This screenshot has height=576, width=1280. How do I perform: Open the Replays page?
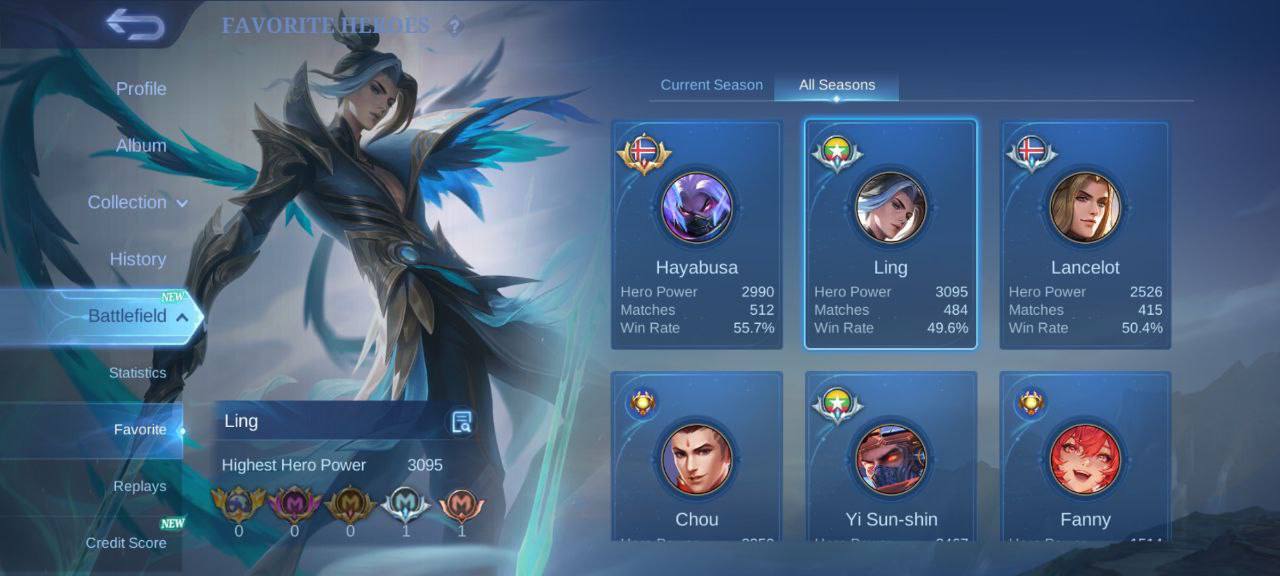tap(140, 487)
